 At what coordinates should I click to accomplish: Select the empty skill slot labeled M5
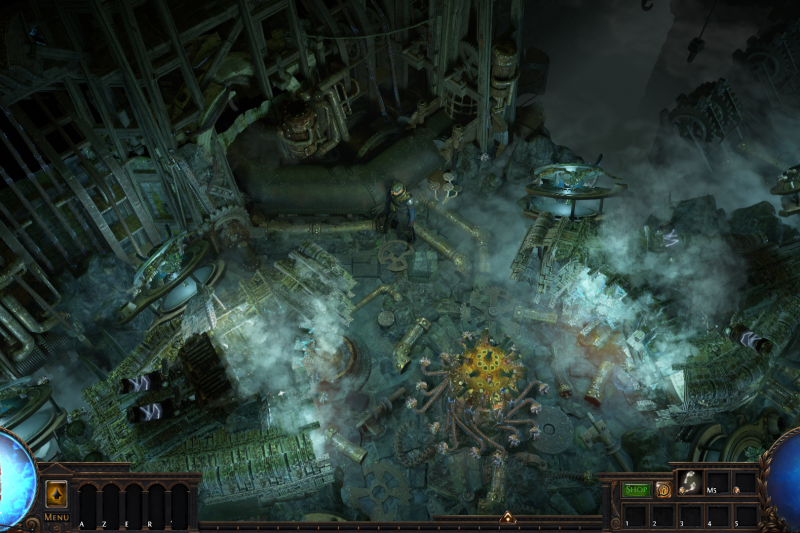pyautogui.click(x=717, y=483)
